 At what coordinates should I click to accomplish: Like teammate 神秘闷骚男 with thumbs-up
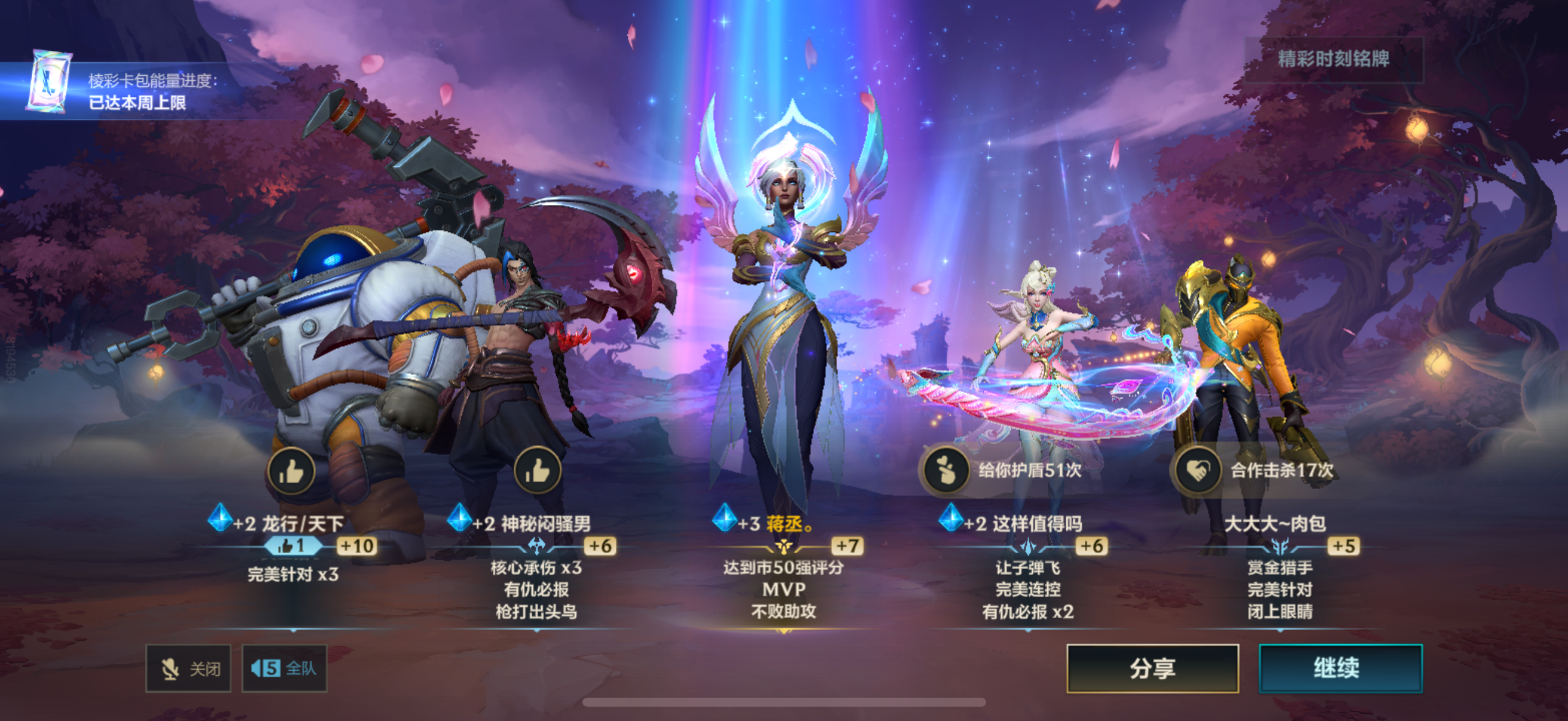click(537, 471)
